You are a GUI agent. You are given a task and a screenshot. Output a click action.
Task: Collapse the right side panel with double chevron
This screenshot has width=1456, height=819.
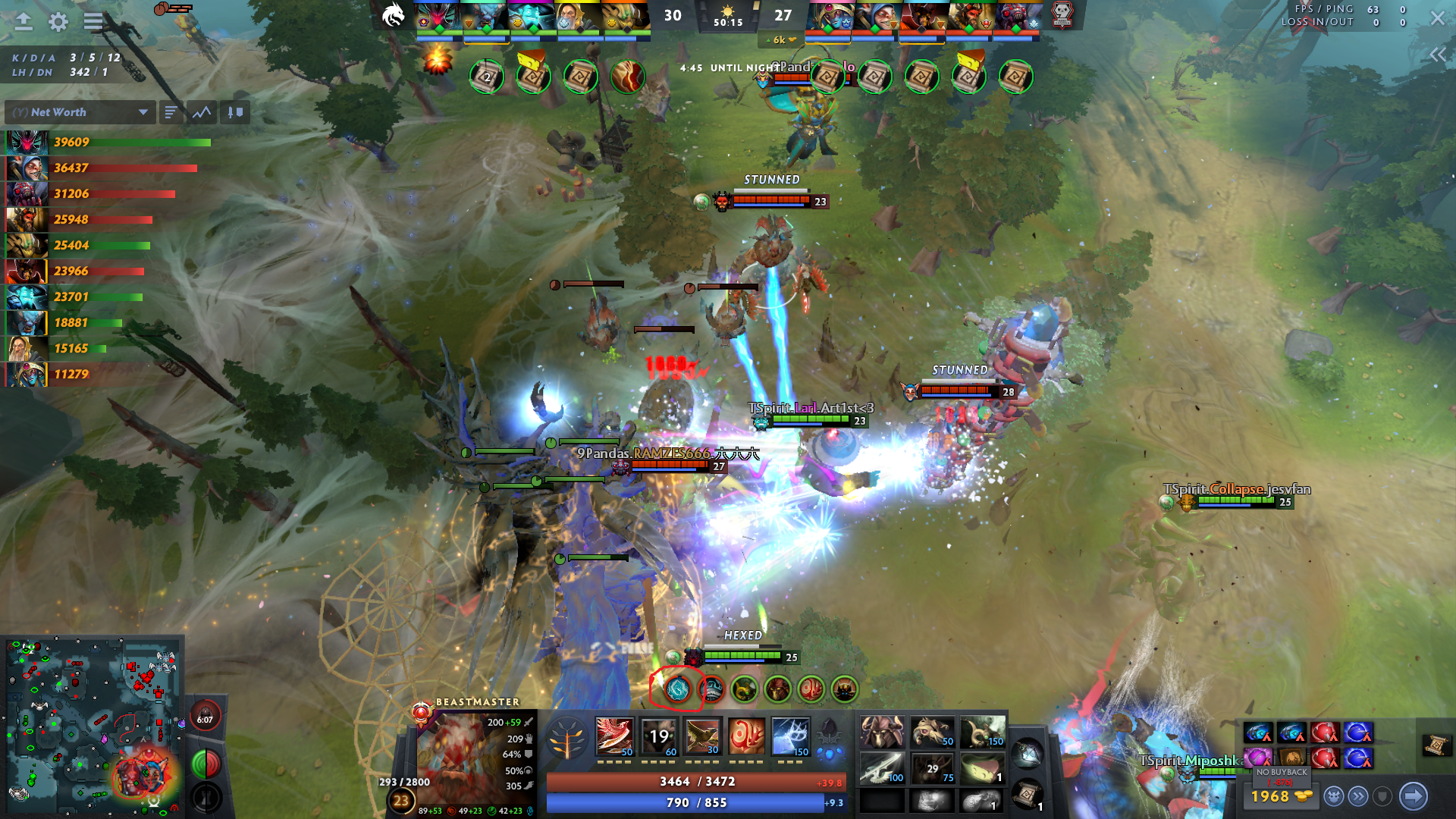(1437, 55)
